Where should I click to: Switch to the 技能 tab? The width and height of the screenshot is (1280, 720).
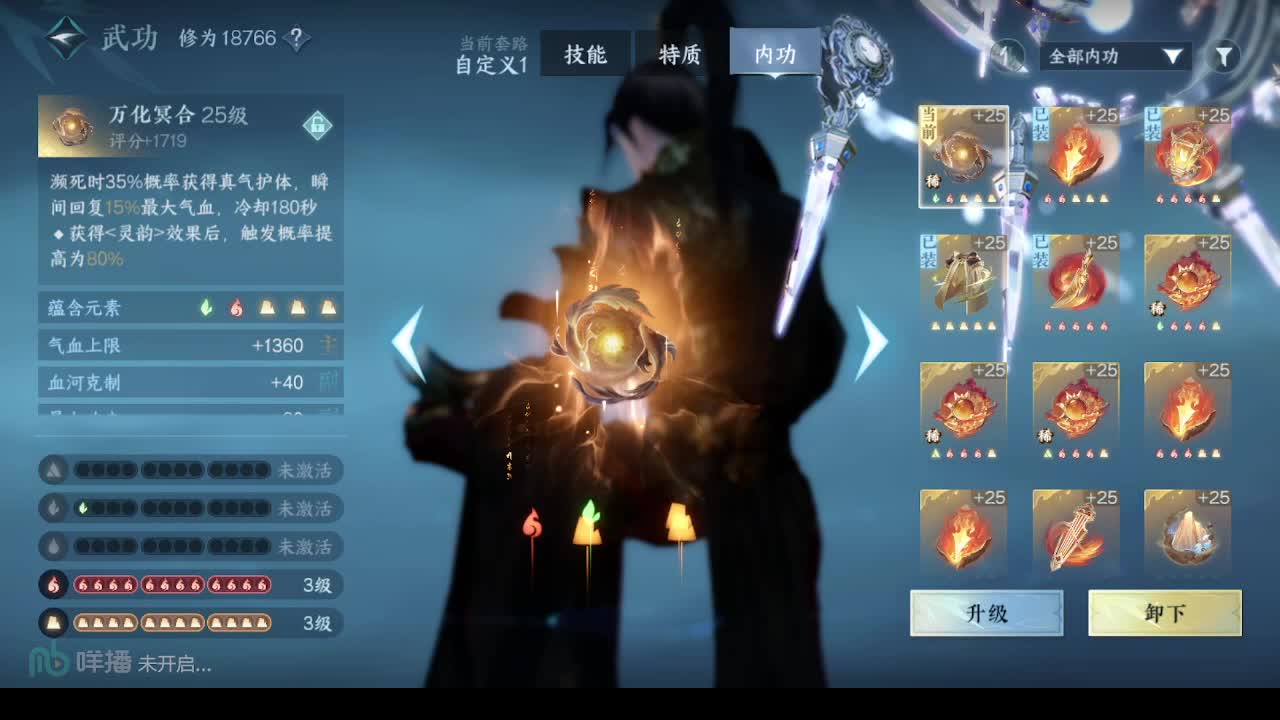585,55
